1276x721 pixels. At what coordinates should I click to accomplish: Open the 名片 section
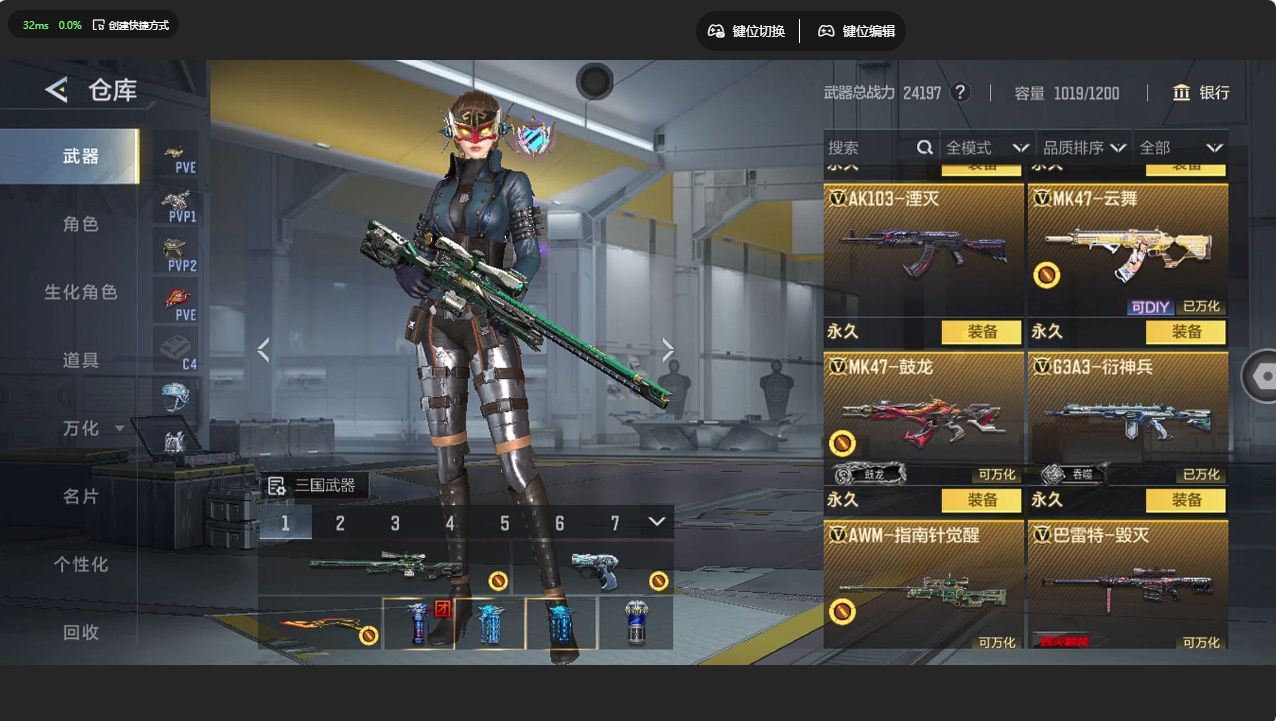[81, 496]
